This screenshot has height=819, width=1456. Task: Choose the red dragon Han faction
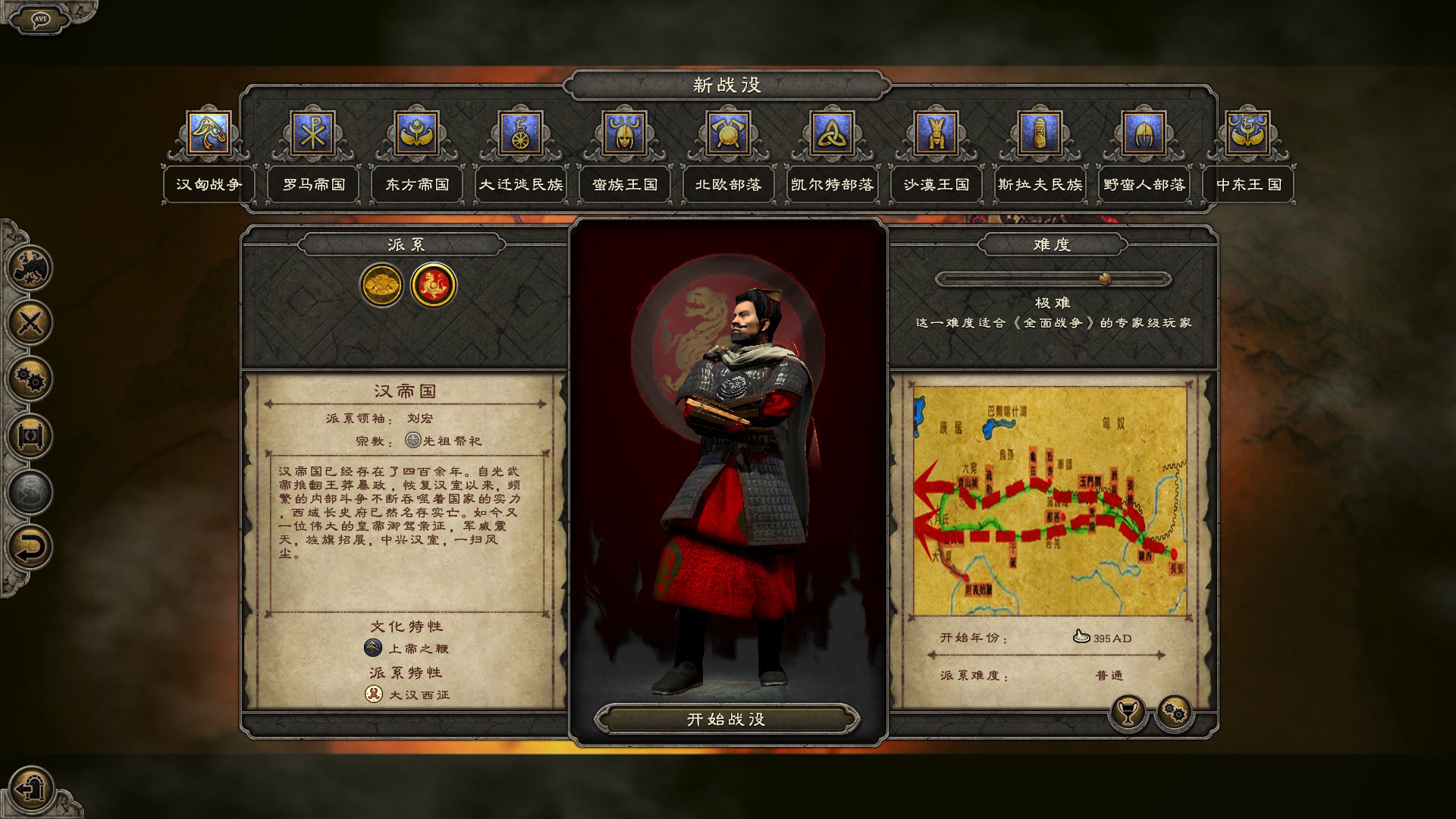point(433,285)
